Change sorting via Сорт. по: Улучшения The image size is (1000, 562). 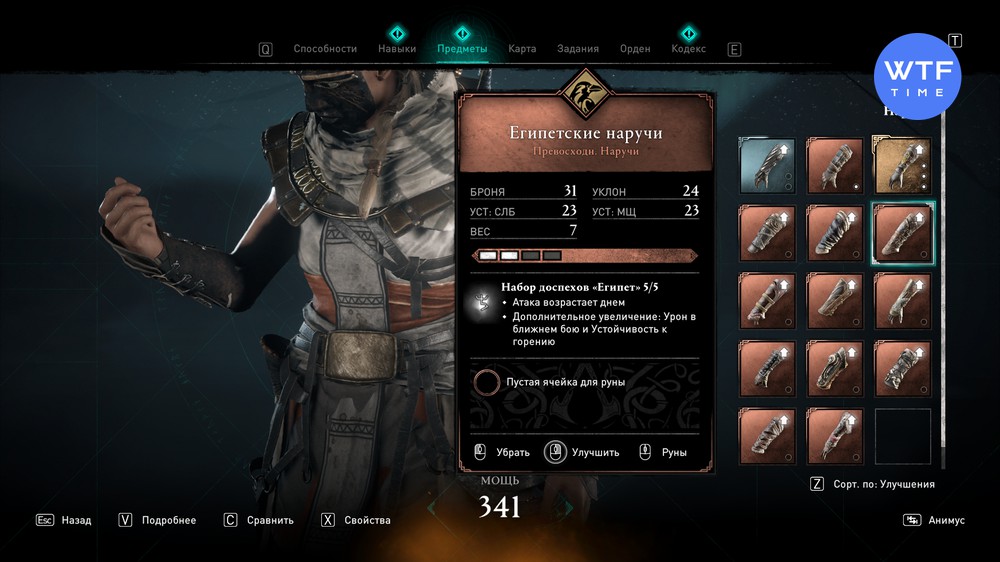(x=873, y=484)
